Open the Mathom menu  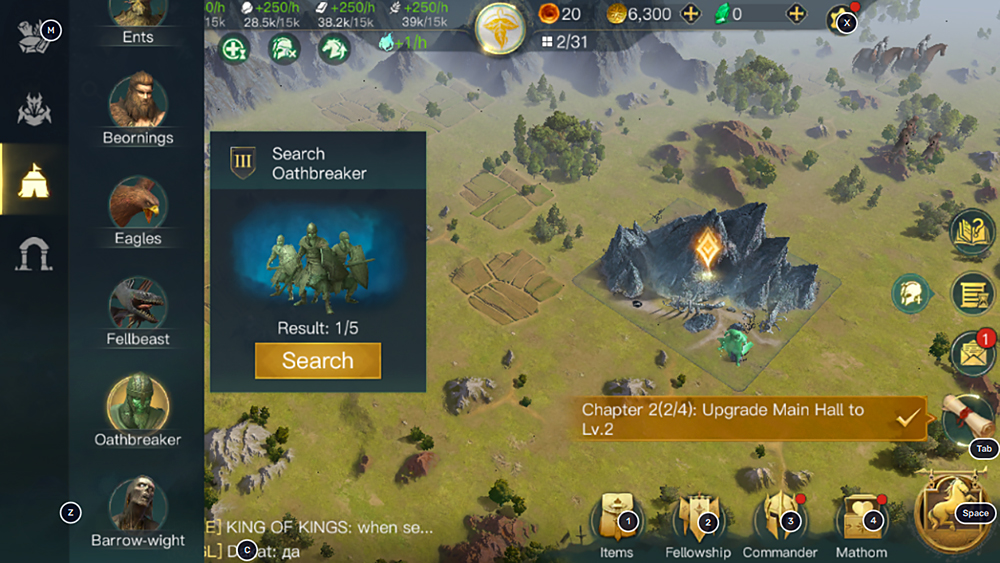(x=860, y=521)
